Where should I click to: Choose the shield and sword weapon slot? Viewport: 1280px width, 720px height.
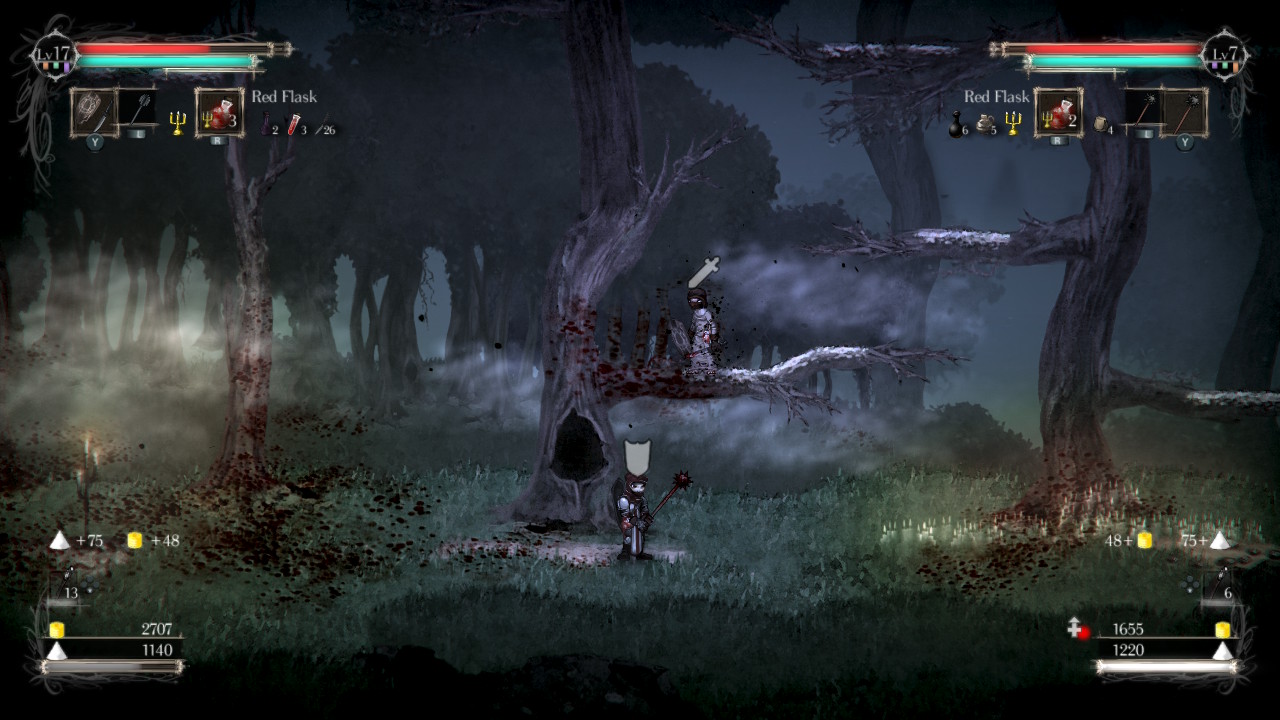pos(94,112)
